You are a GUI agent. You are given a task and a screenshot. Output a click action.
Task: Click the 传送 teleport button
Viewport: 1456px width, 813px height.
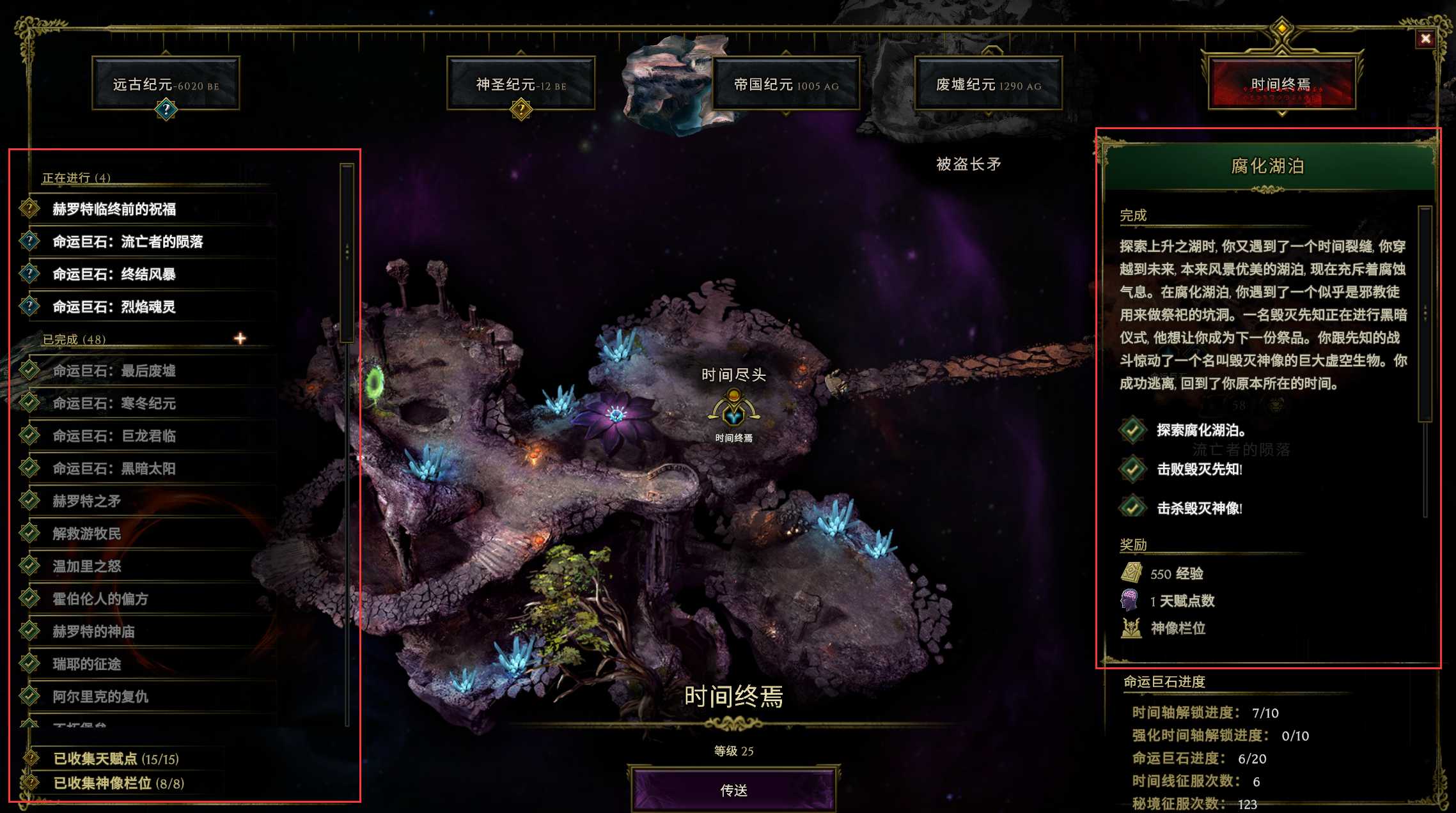(x=733, y=790)
